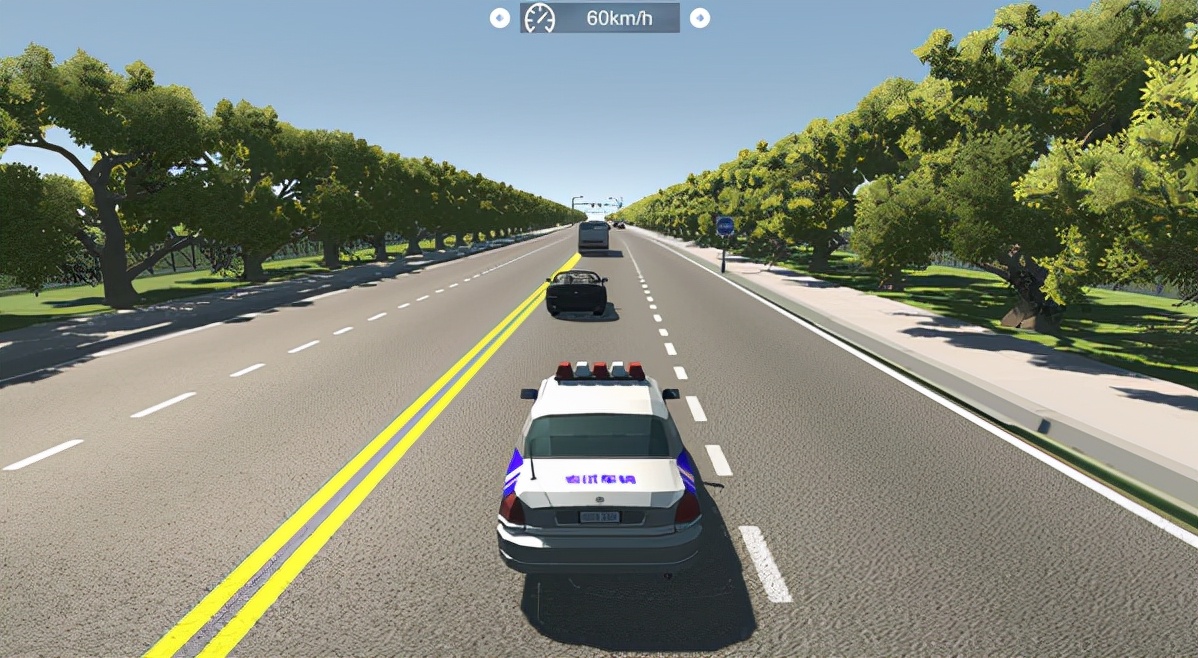Click the round button left of the speedometer
1198x658 pixels.
500,18
